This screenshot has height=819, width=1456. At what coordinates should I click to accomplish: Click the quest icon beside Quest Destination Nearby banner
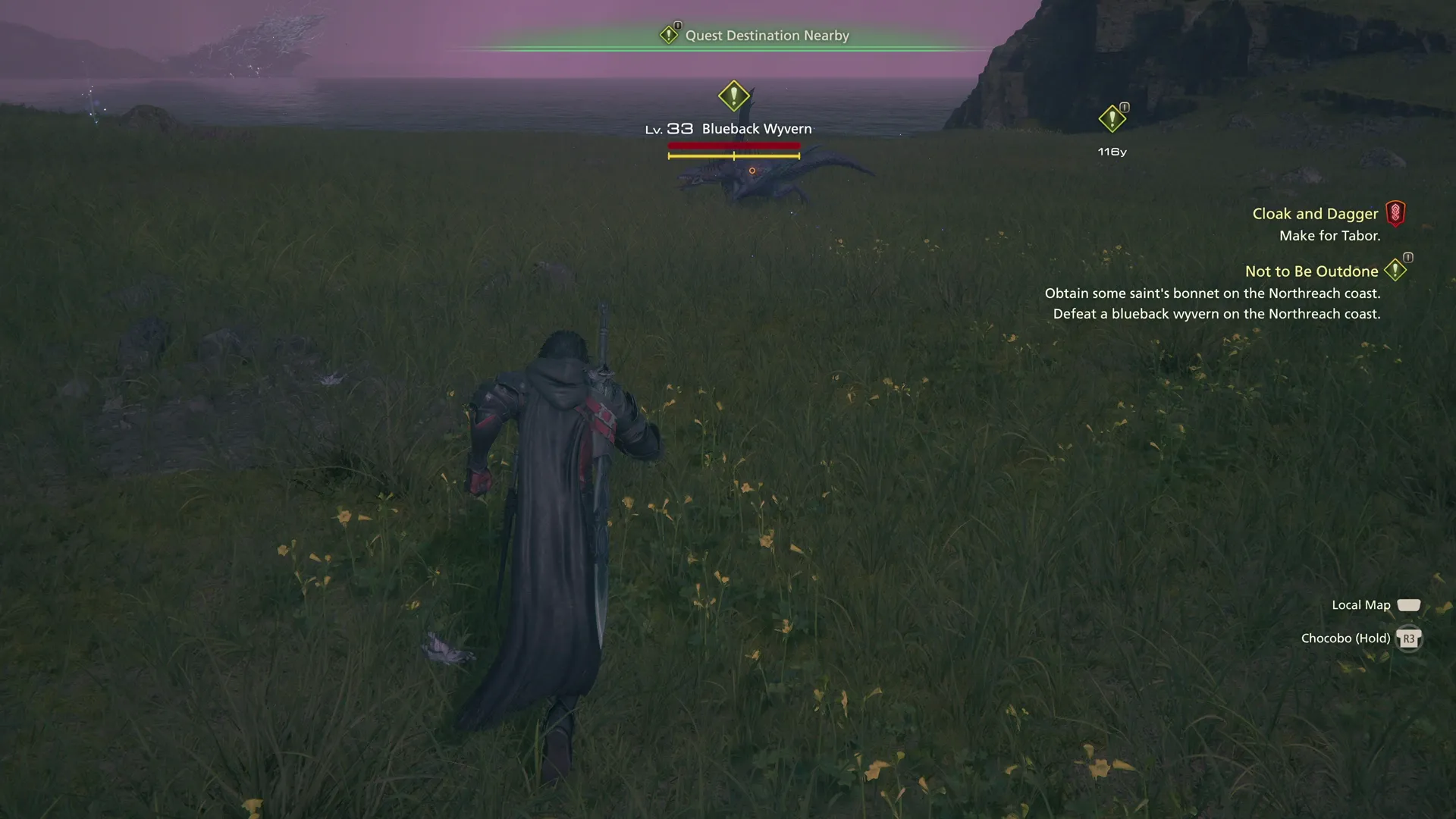(x=670, y=34)
